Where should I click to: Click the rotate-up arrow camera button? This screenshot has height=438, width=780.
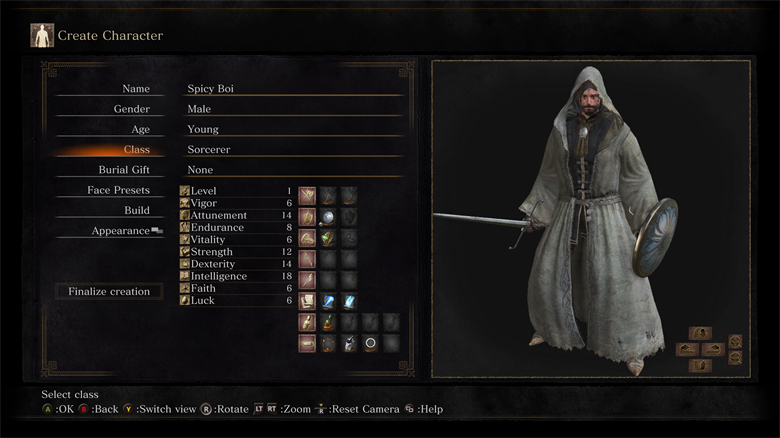coord(700,333)
